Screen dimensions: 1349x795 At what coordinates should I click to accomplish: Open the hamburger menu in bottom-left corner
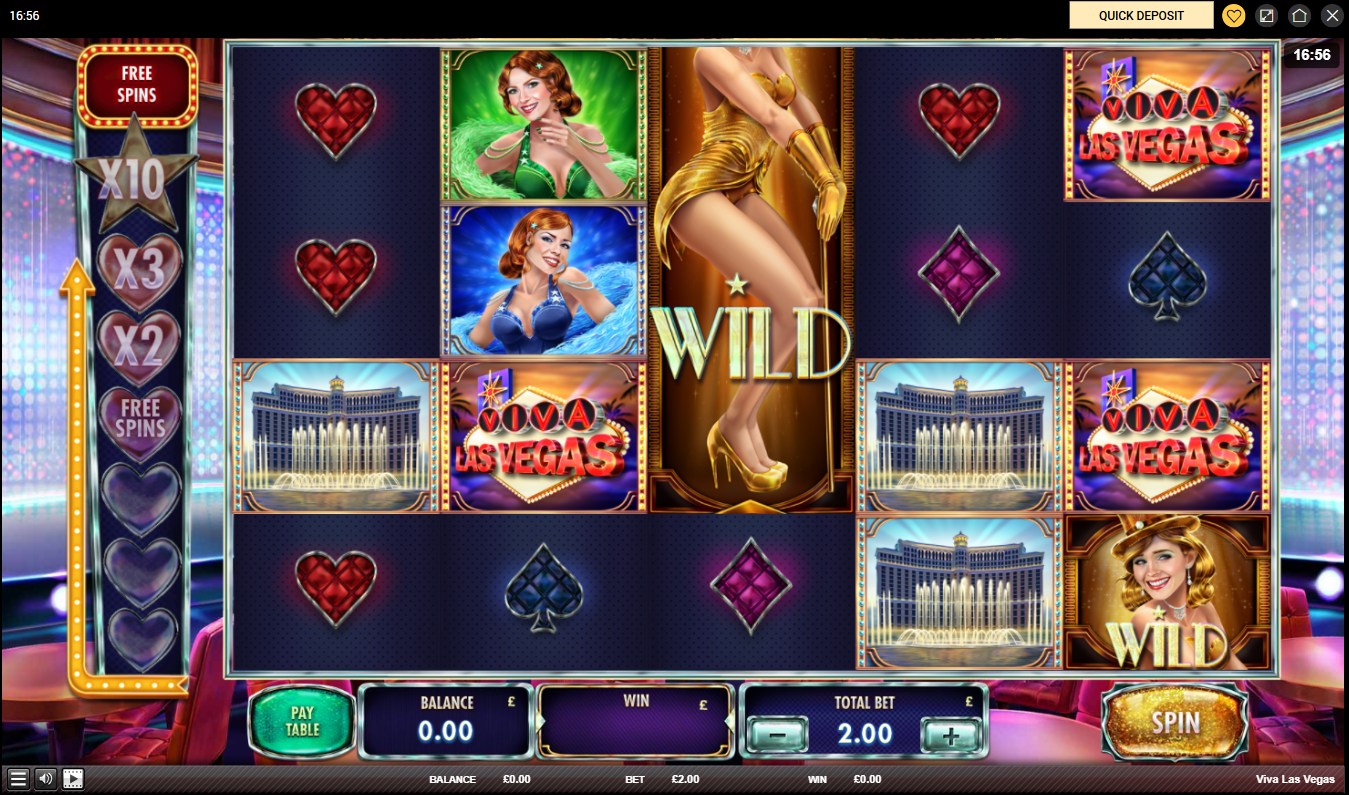(x=20, y=778)
